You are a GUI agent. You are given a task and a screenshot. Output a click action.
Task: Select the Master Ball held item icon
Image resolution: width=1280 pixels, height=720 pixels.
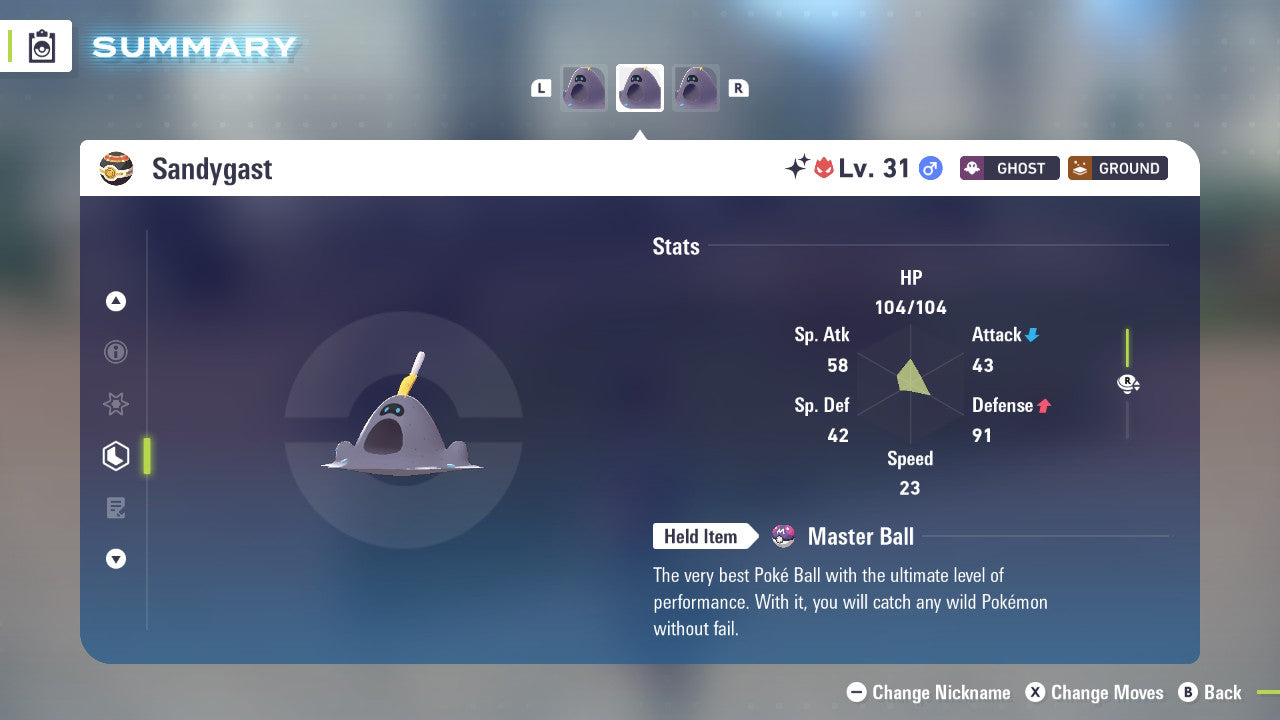[x=784, y=536]
